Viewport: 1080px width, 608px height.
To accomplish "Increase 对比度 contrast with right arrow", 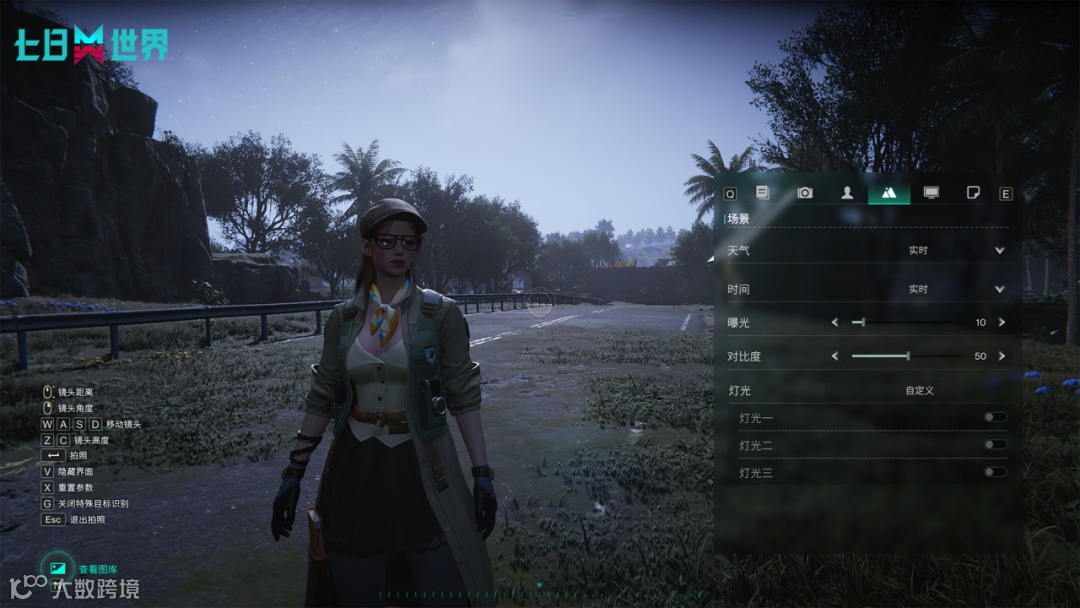I will tap(1001, 356).
